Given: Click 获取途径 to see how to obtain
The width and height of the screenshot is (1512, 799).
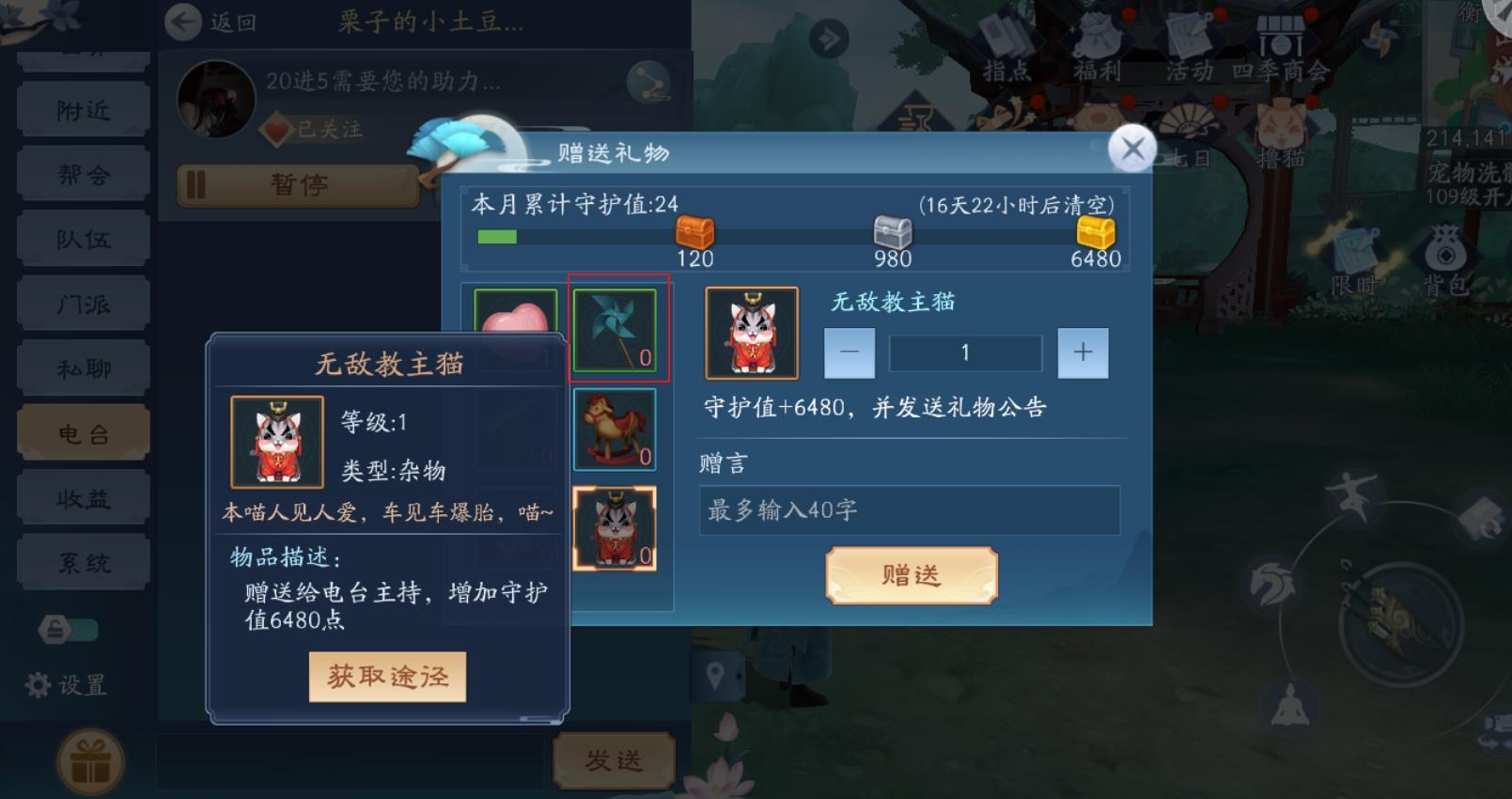Looking at the screenshot, I should [389, 676].
